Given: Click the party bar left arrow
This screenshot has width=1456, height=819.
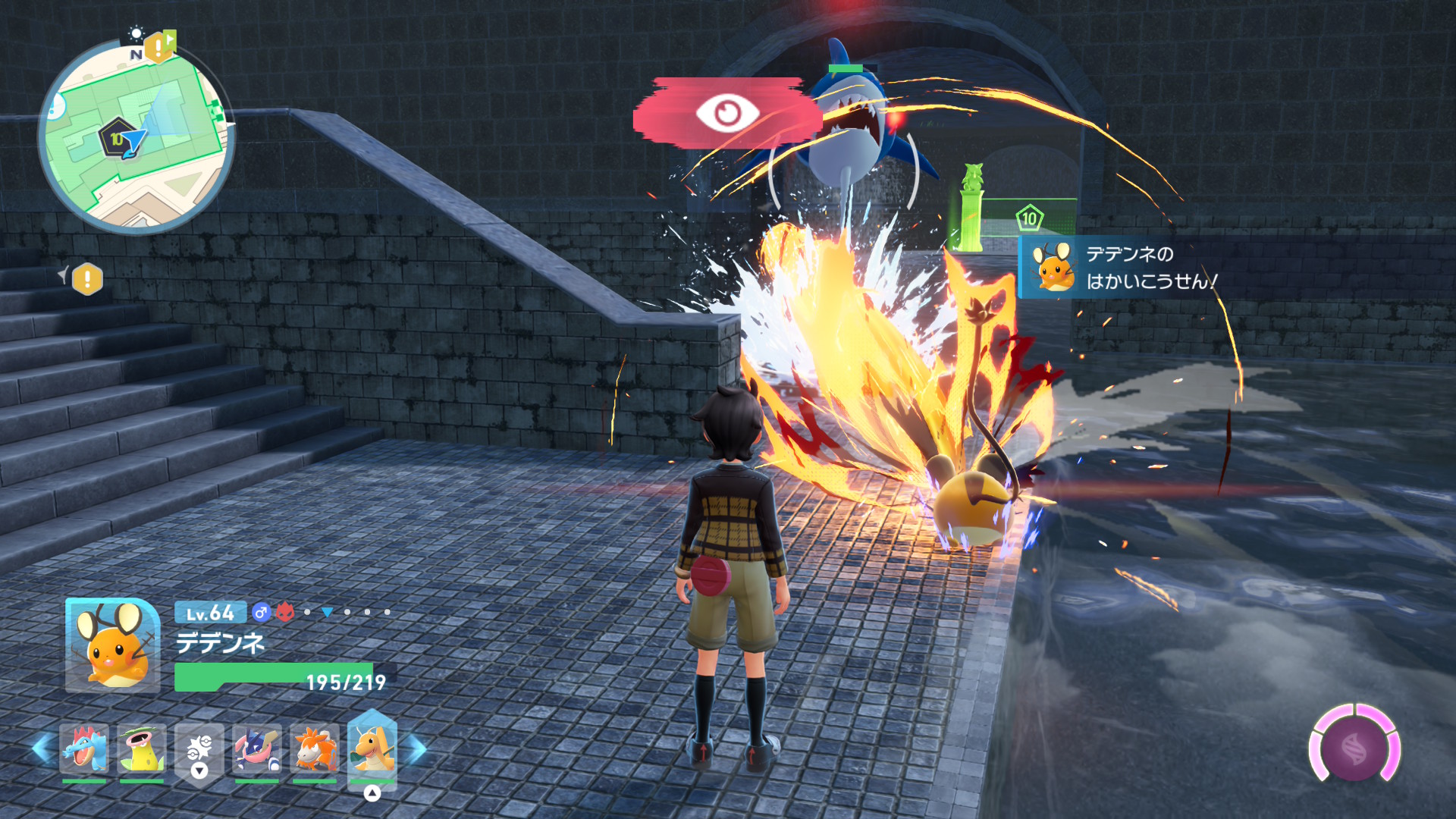Looking at the screenshot, I should [x=42, y=748].
